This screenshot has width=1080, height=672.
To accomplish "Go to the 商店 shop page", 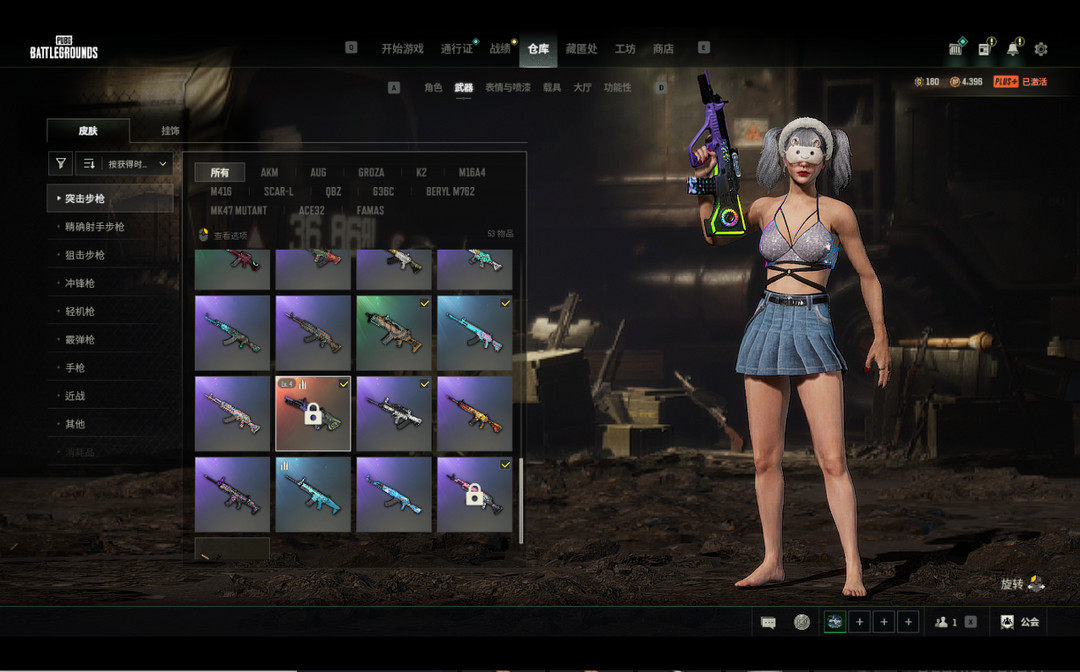I will tap(663, 48).
